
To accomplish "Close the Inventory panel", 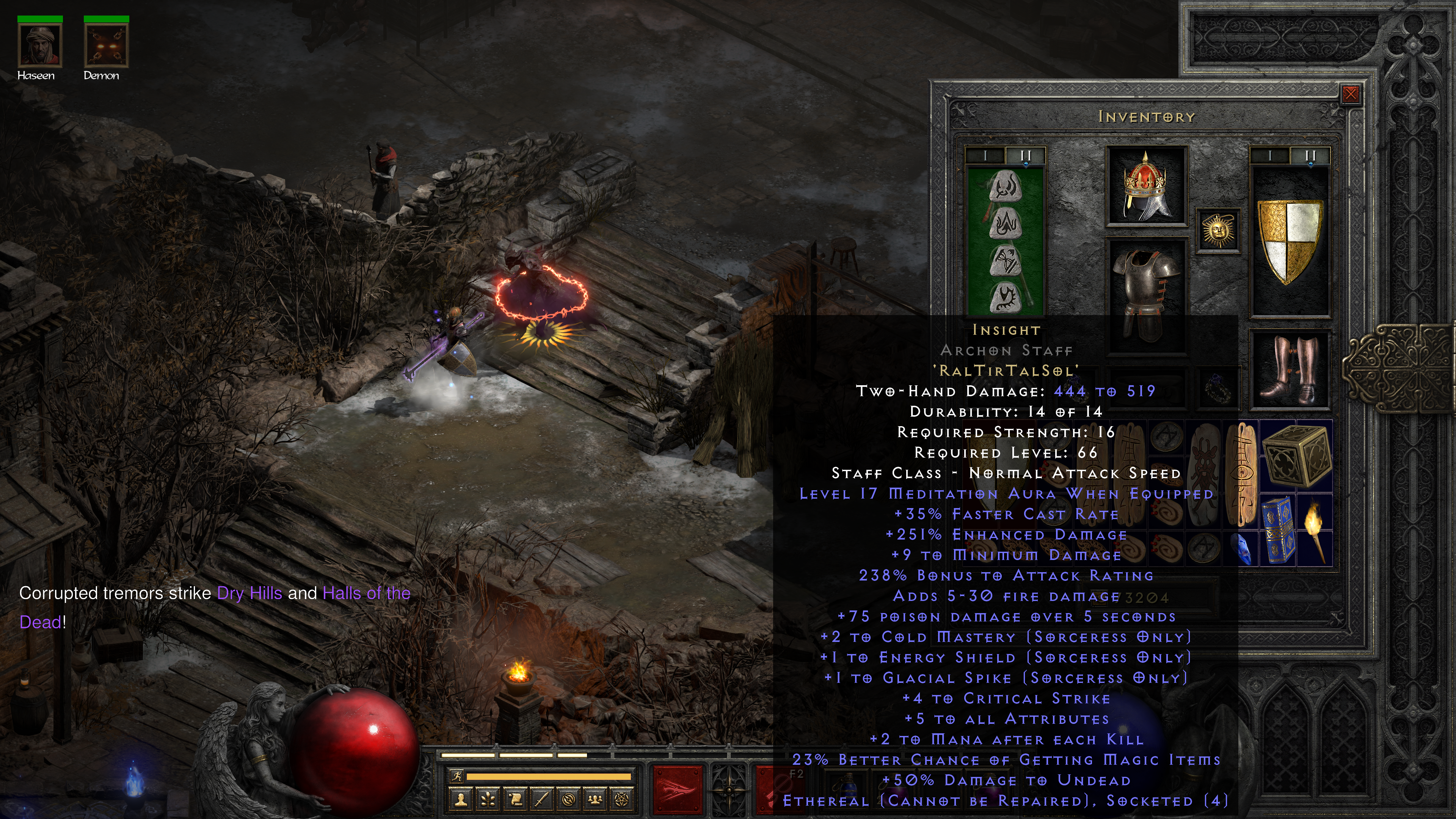I will tap(1350, 94).
